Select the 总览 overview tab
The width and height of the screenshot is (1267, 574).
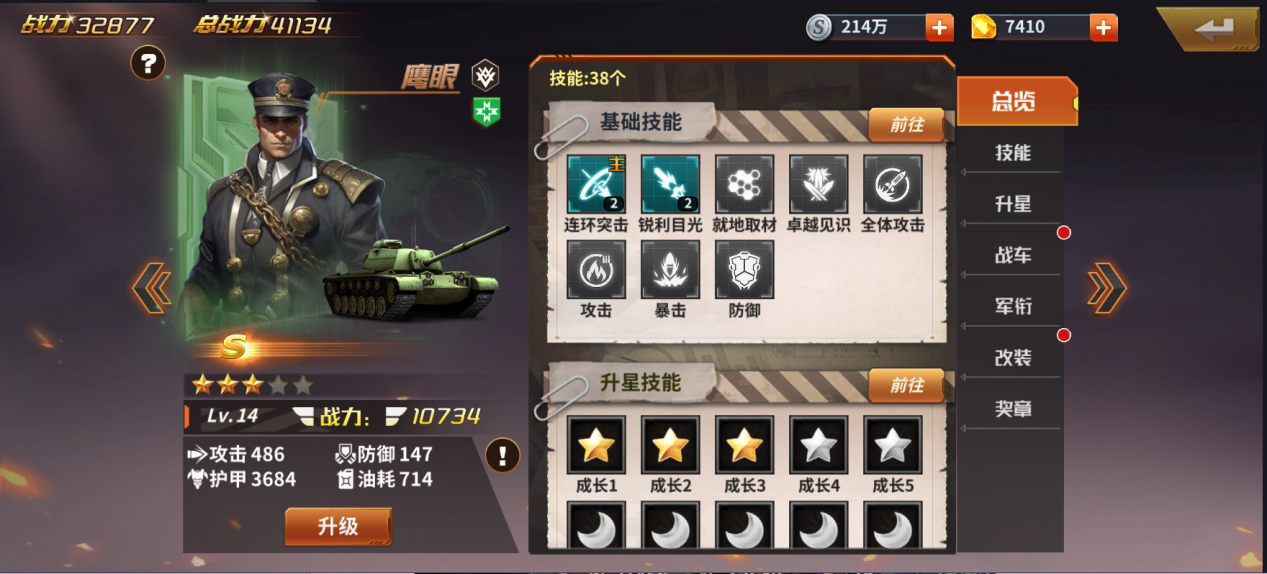[1014, 101]
